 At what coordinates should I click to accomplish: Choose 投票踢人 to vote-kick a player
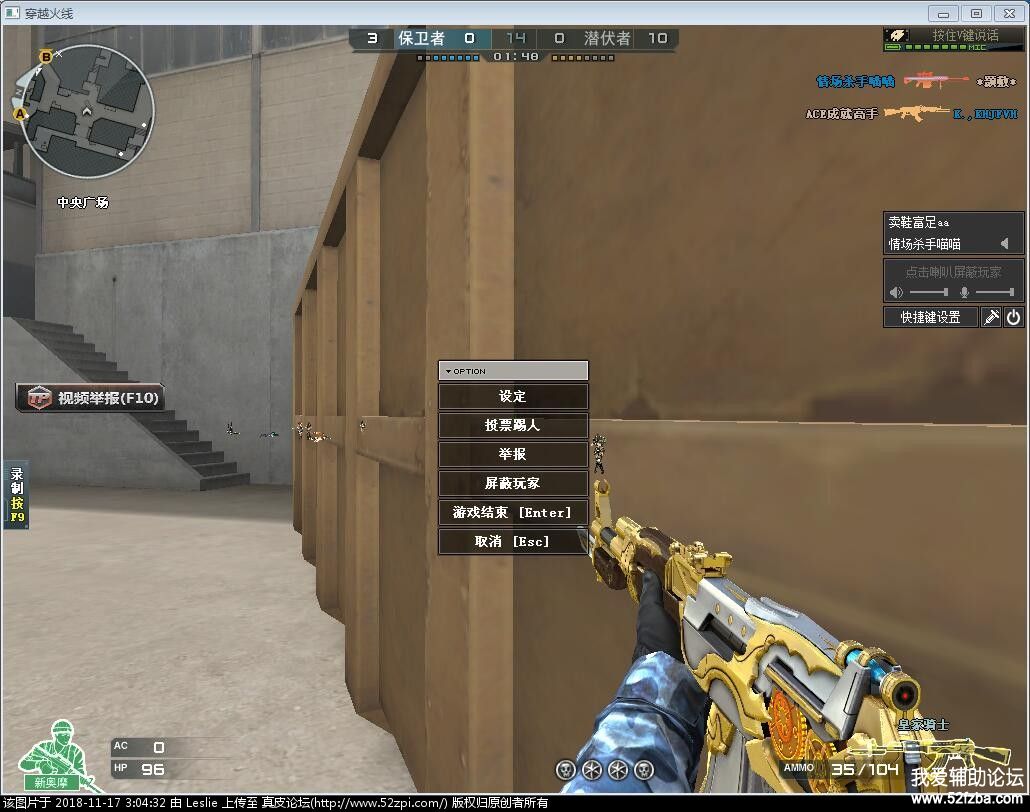click(512, 426)
